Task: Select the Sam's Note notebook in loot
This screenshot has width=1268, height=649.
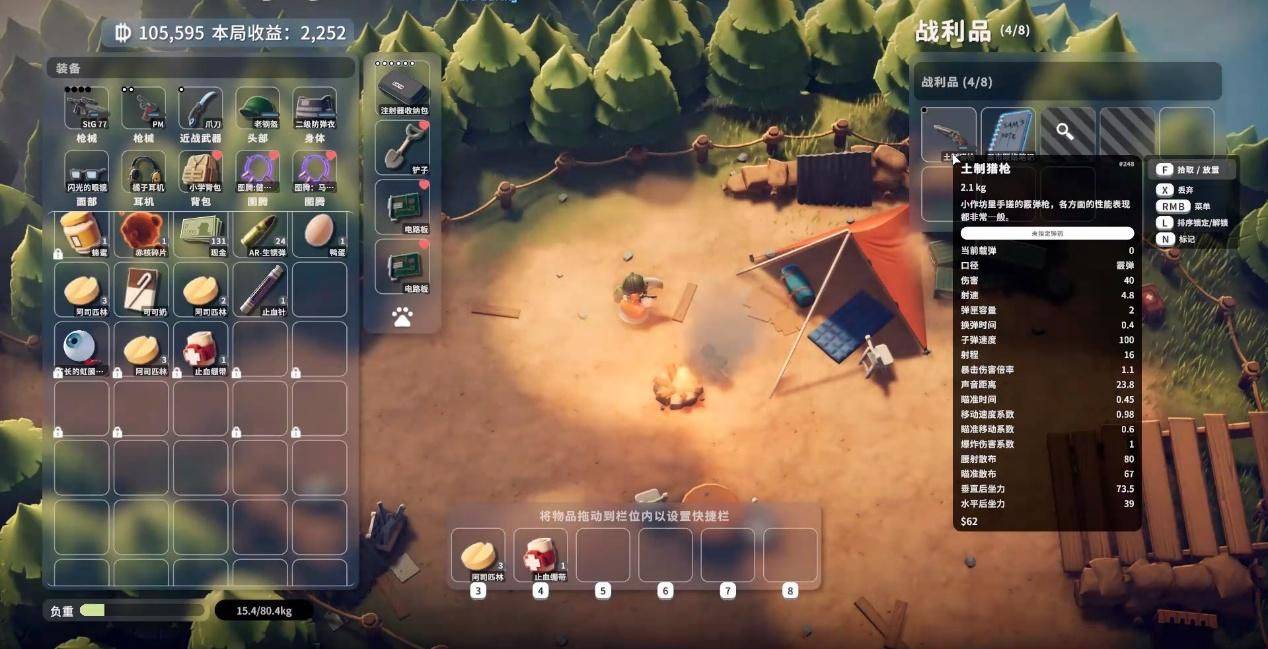Action: [1008, 134]
